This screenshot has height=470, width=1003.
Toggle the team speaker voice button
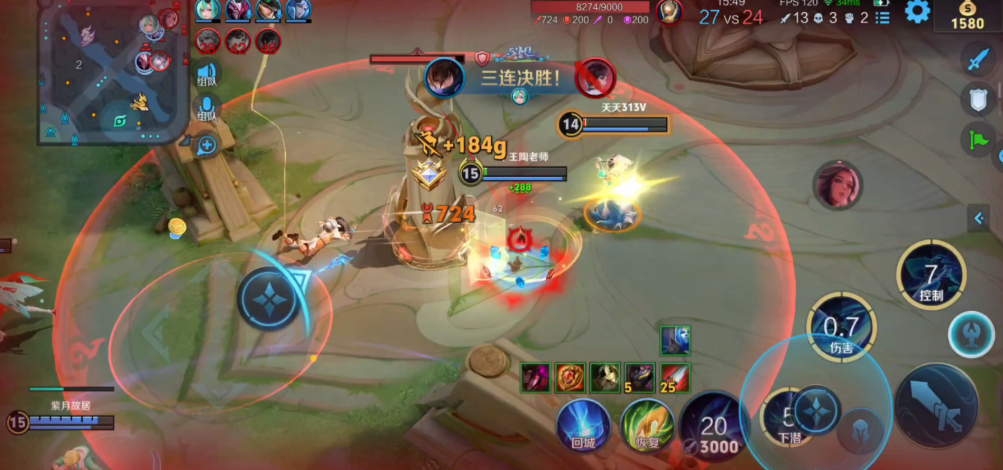207,74
